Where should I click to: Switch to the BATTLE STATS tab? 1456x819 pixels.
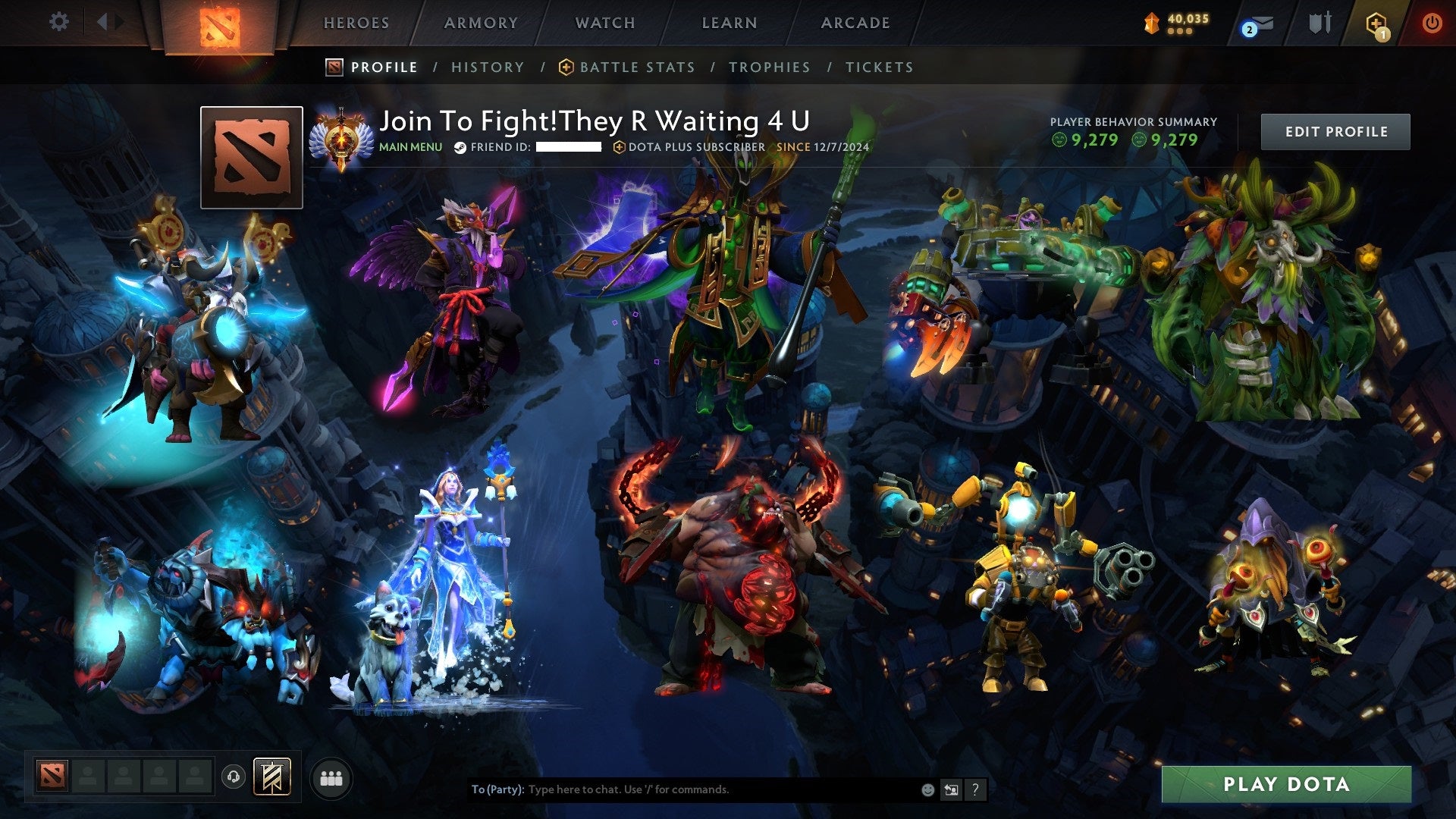coord(635,67)
